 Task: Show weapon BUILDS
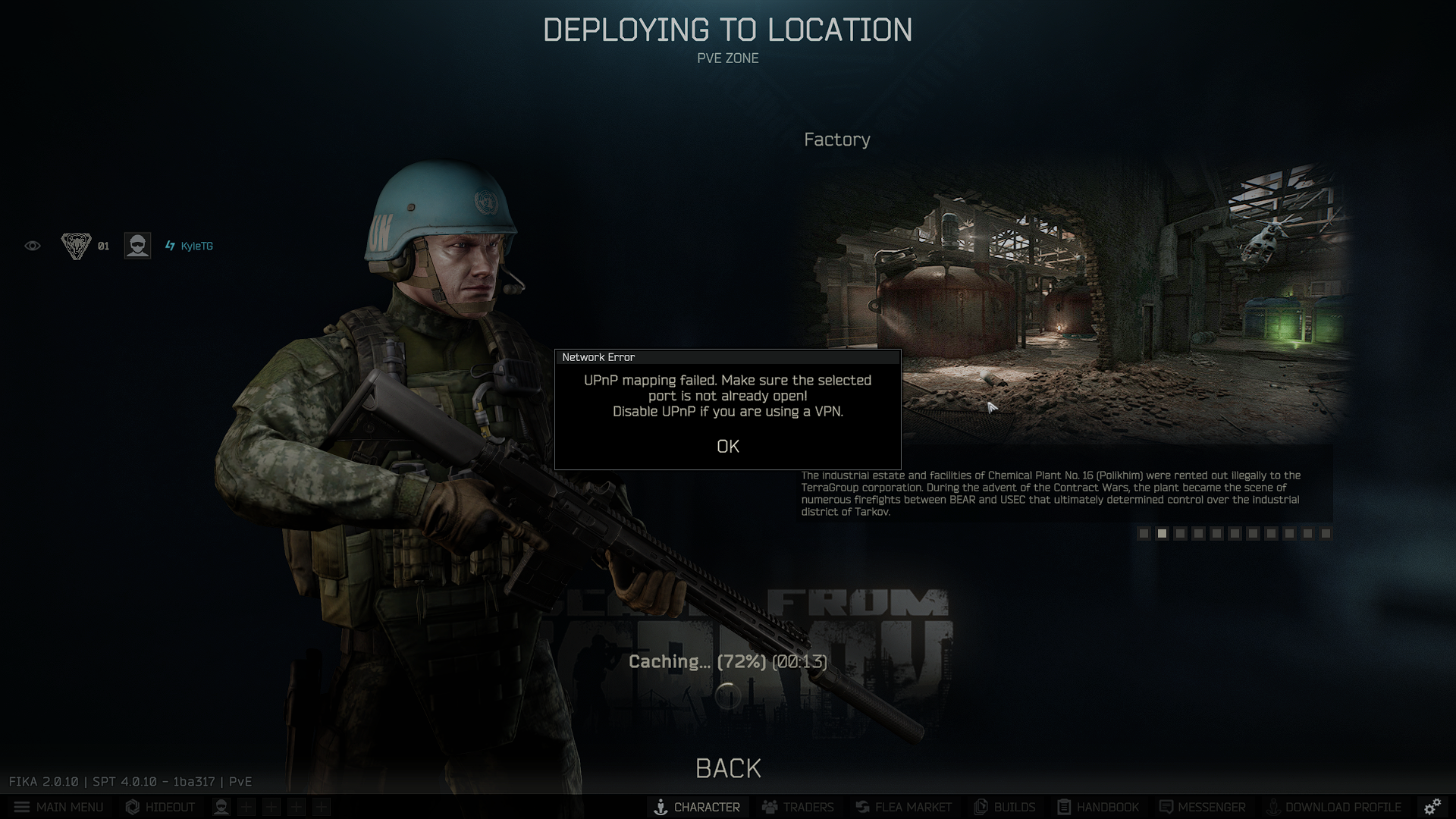pos(1004,807)
